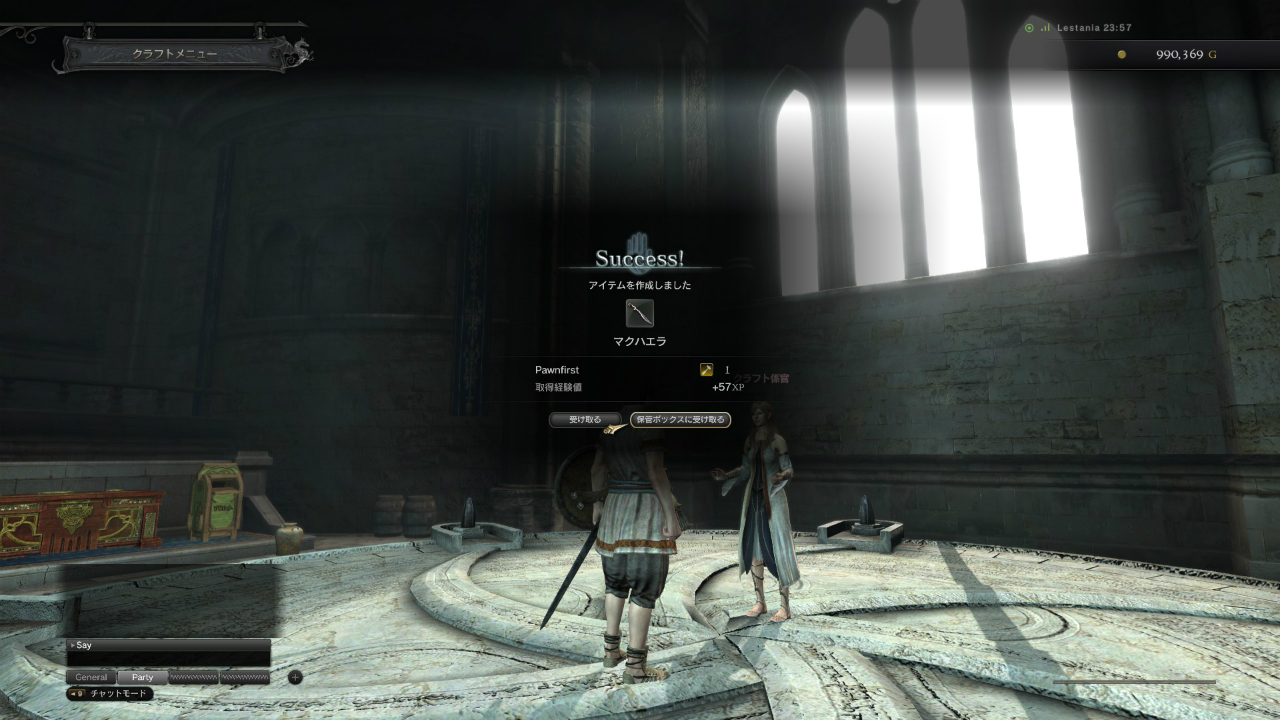This screenshot has height=720, width=1280.
Task: Switch to the General chat tab
Action: point(92,677)
